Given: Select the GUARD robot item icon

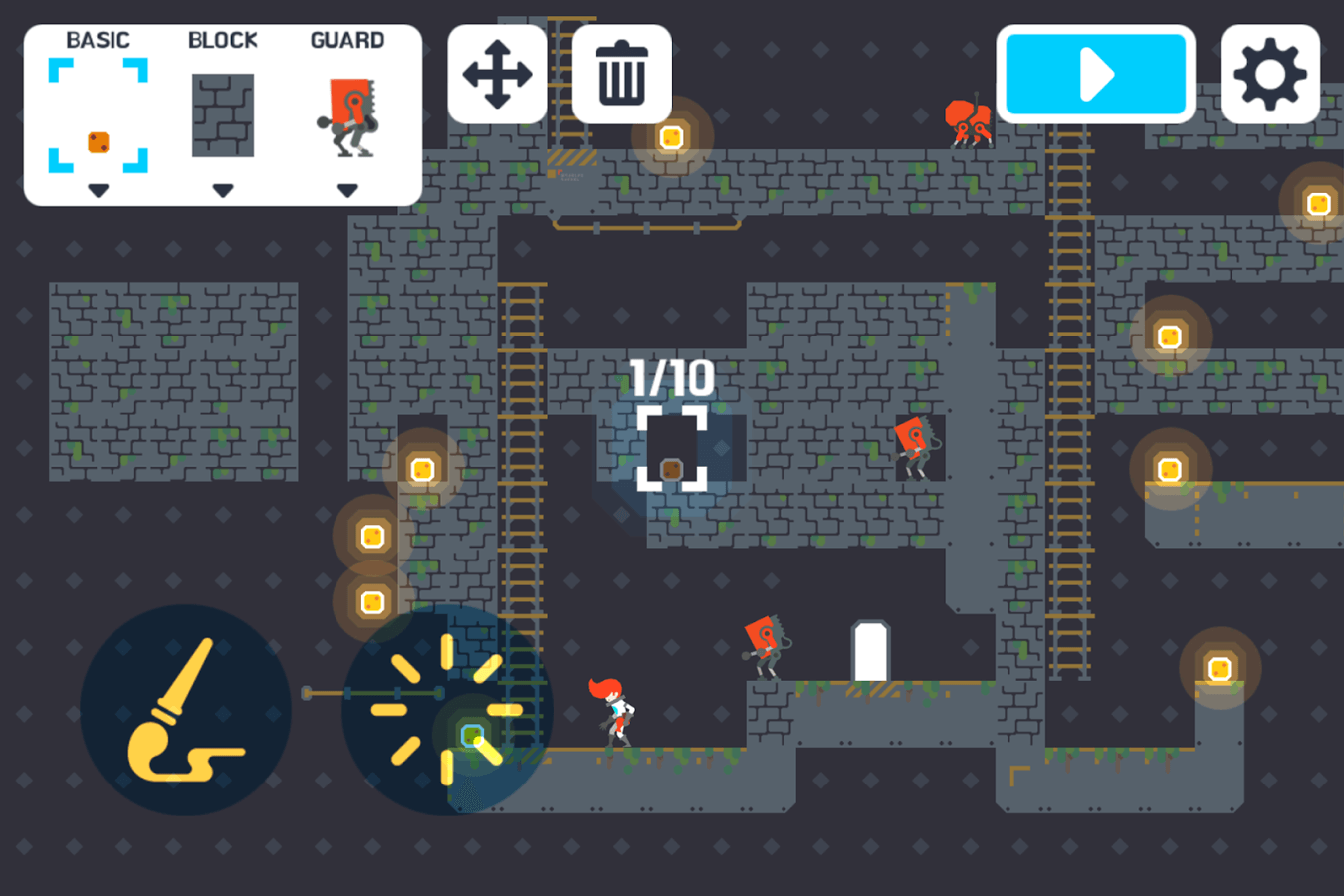Looking at the screenshot, I should tap(347, 119).
